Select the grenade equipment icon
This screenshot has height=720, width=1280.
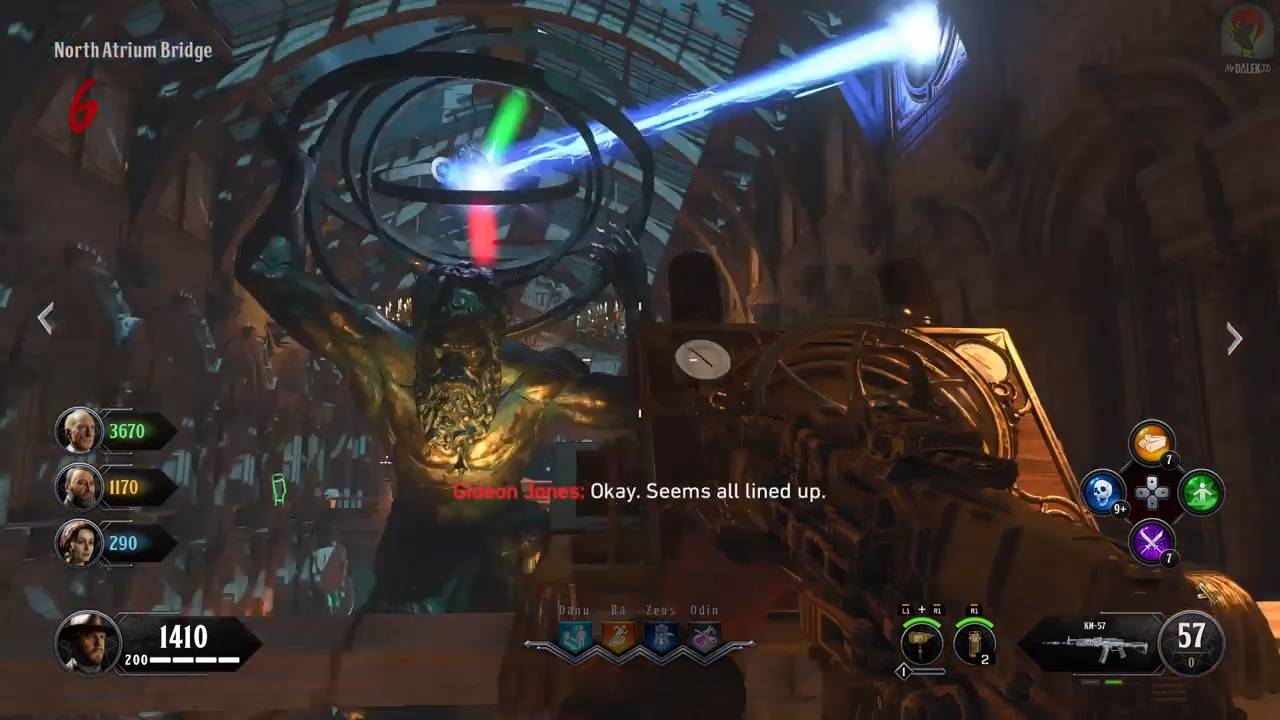[x=974, y=643]
